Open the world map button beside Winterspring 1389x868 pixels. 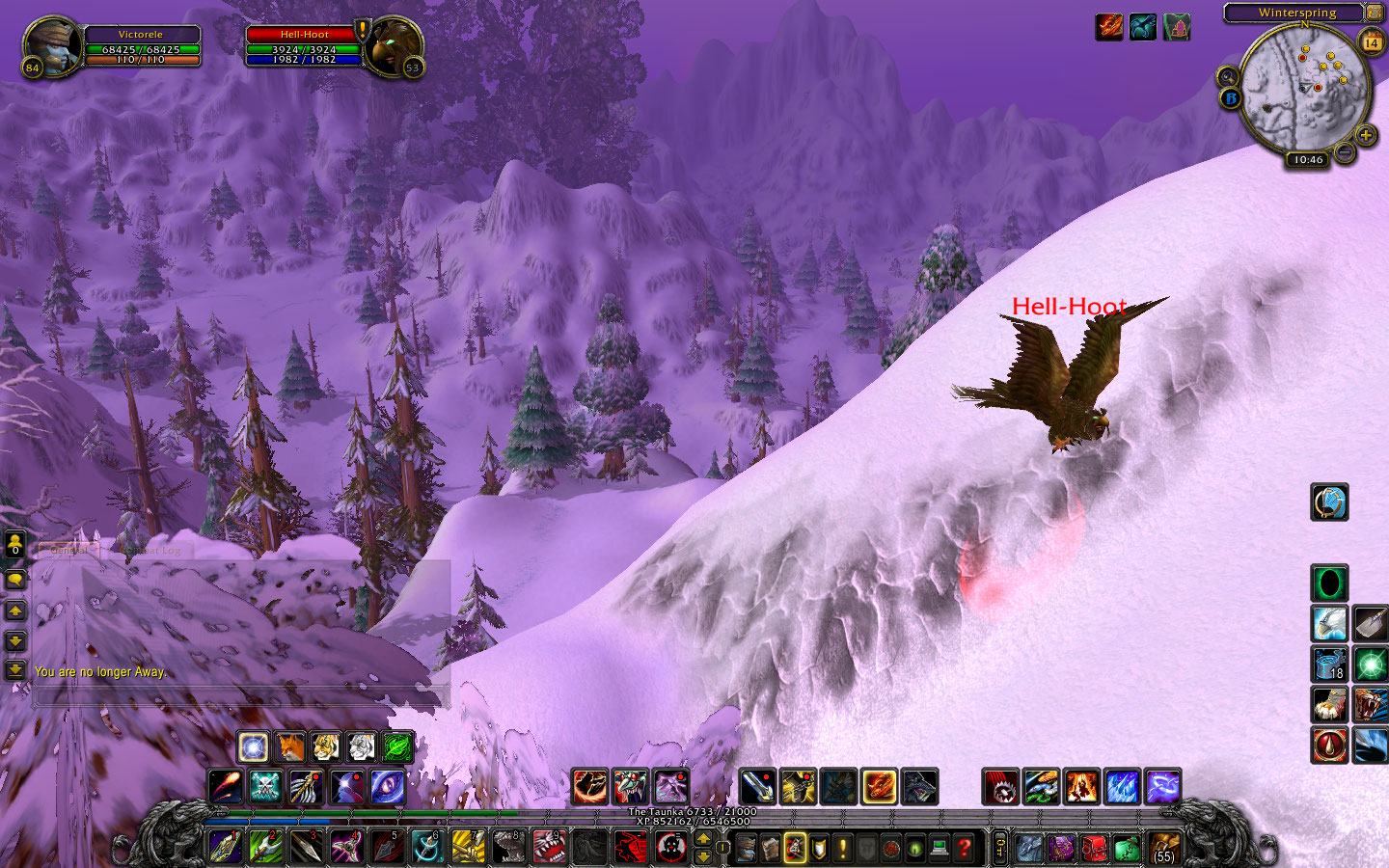(x=1374, y=13)
